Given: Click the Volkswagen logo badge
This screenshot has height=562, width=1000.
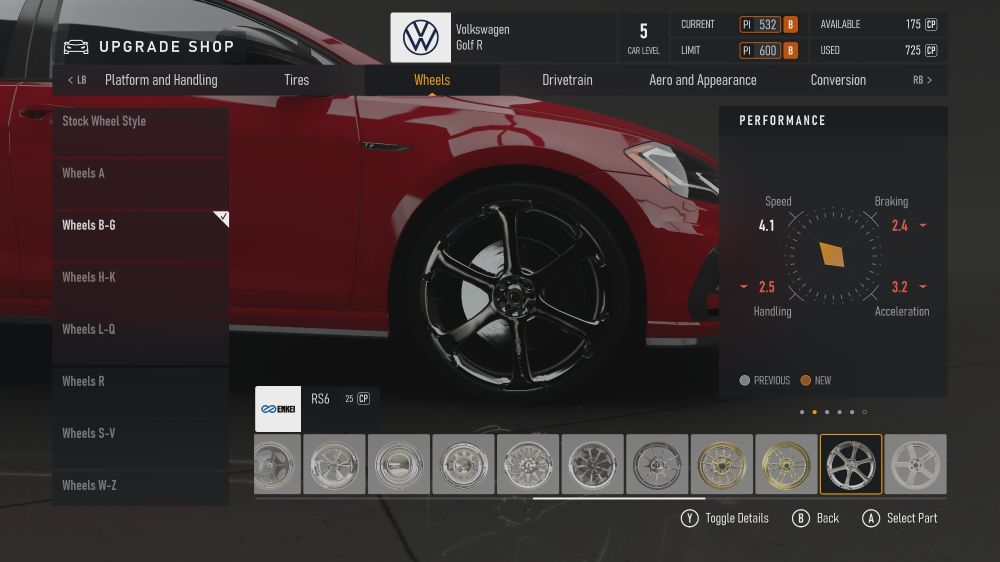Looking at the screenshot, I should (x=421, y=38).
